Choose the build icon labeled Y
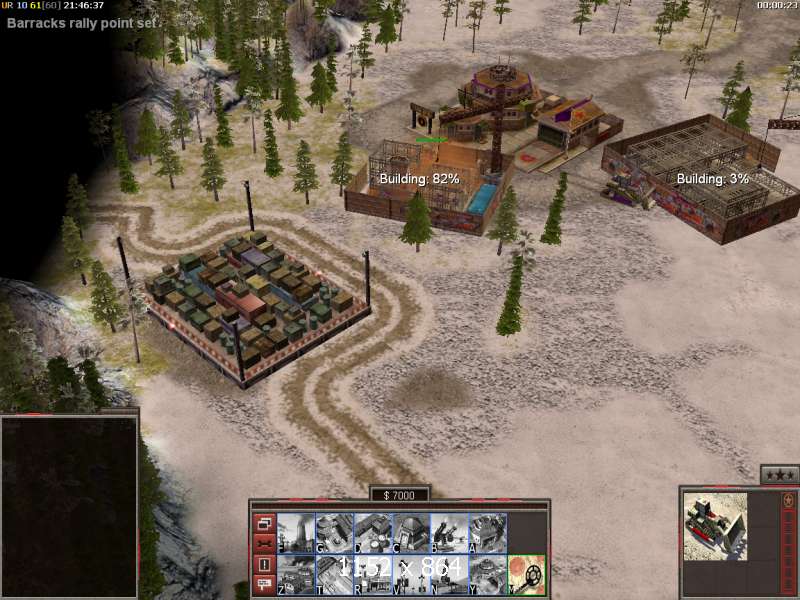The height and width of the screenshot is (600, 800). point(487,574)
